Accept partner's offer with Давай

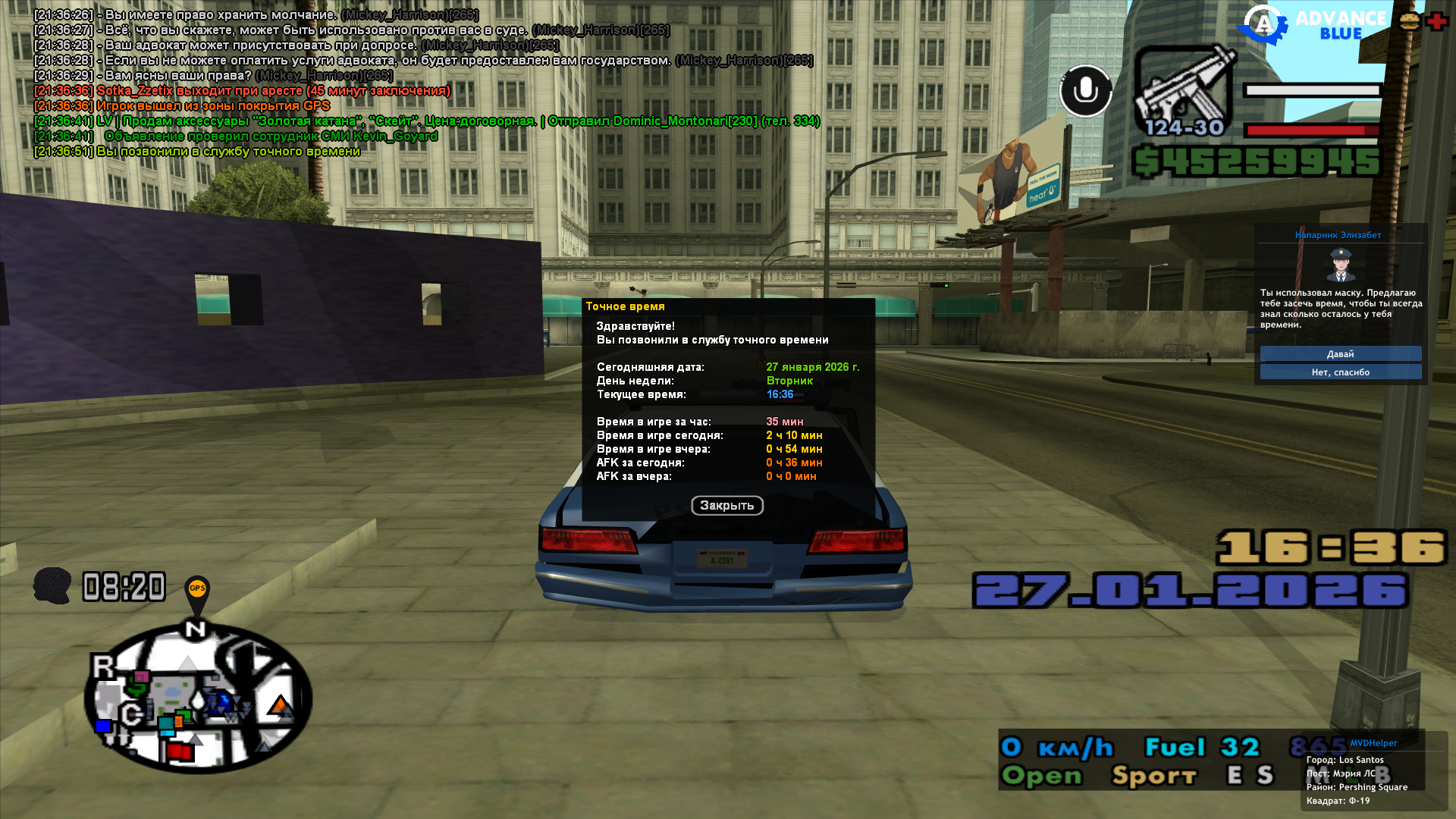[1340, 354]
